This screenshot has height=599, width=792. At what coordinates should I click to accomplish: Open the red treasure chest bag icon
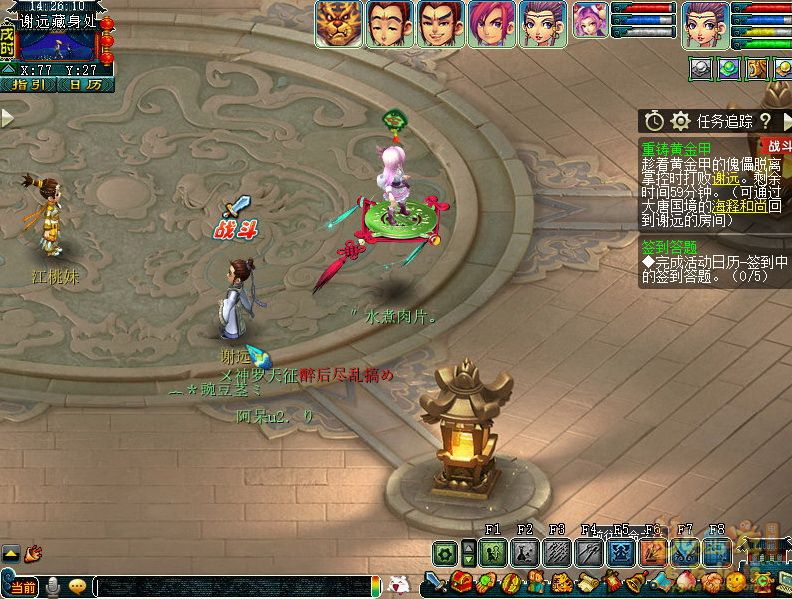click(x=462, y=581)
